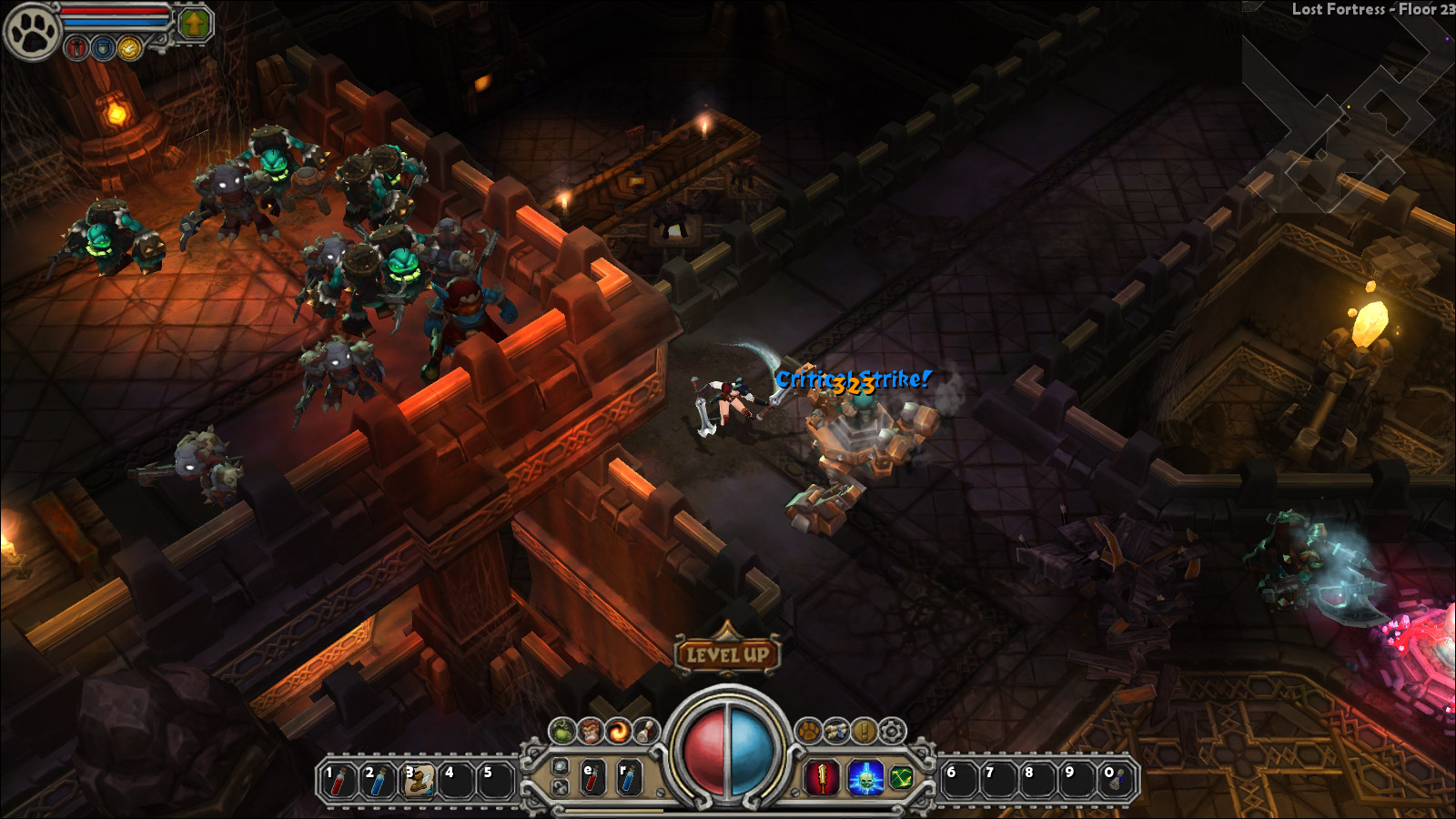Activate the blue glowing skull skill
The width and height of the screenshot is (1456, 819).
(865, 779)
